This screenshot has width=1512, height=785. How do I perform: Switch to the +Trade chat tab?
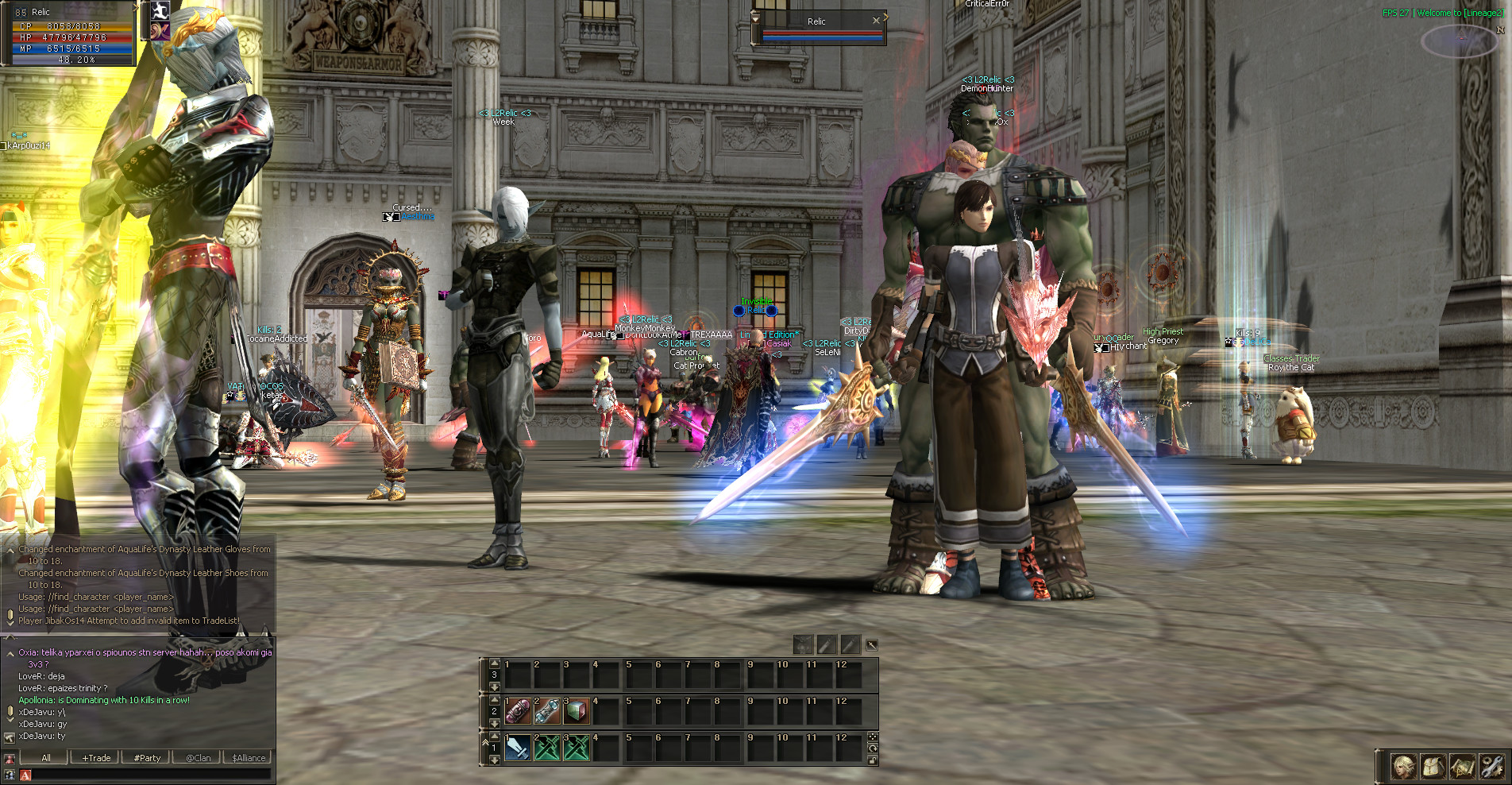tap(96, 758)
